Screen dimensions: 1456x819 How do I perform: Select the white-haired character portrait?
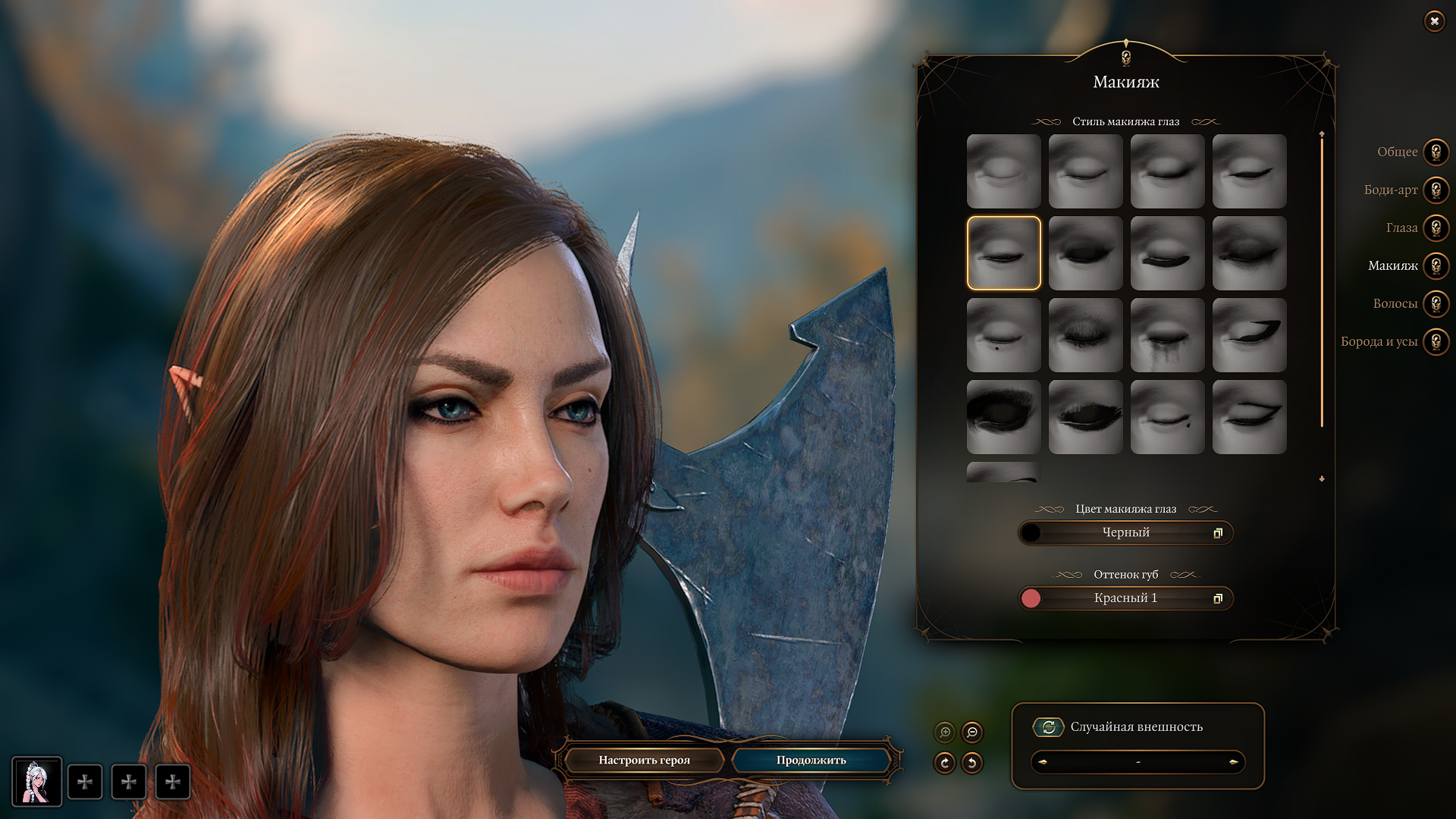tap(36, 782)
